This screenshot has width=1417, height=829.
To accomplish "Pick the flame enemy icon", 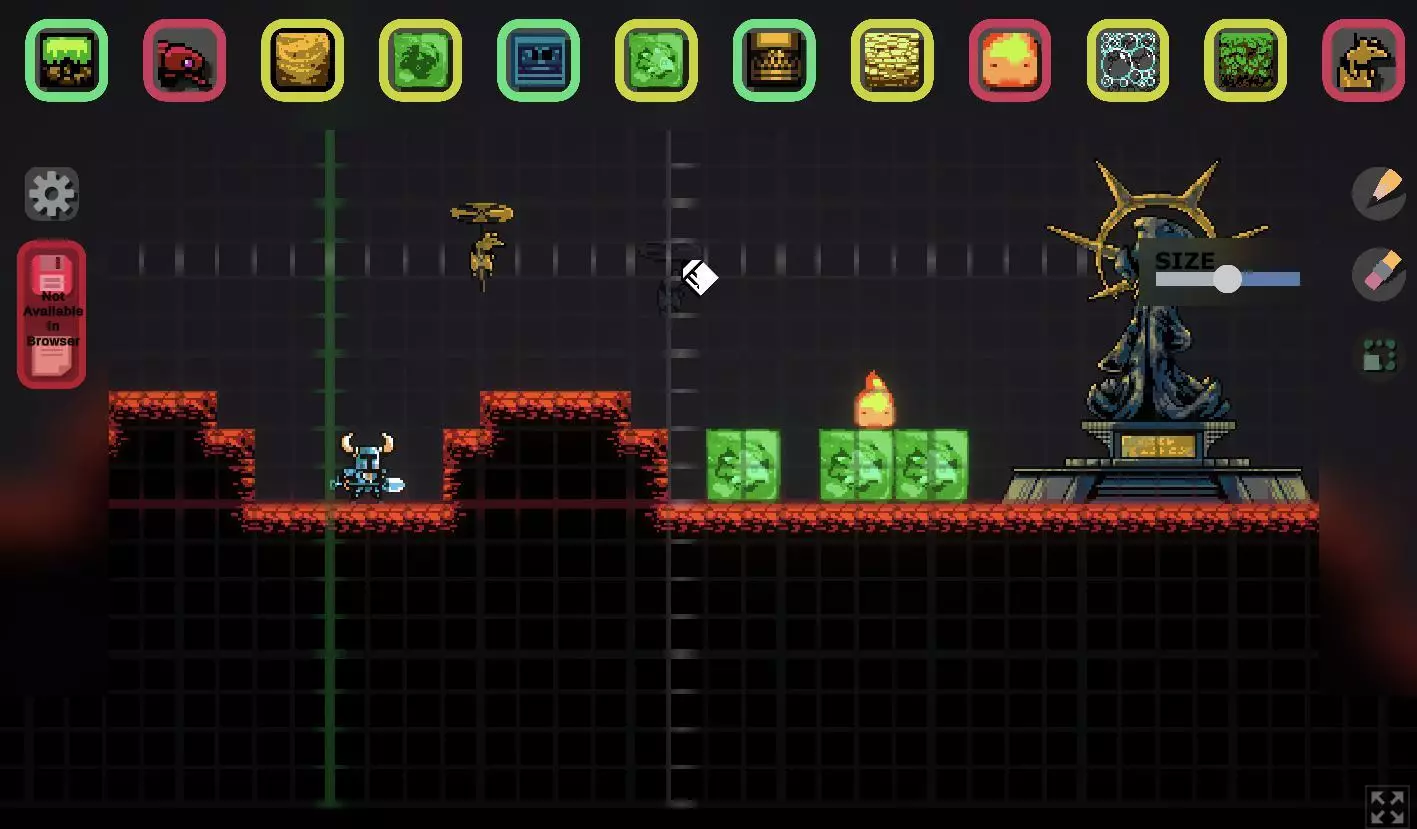I will click(1010, 60).
